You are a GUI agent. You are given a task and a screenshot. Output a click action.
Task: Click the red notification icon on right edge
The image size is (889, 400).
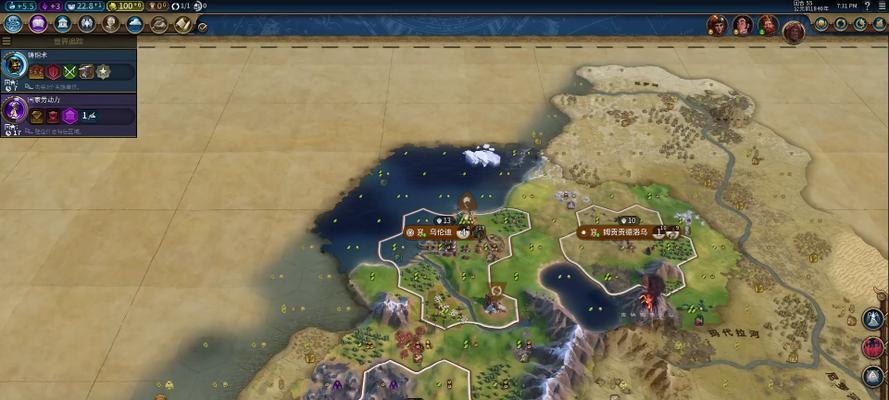pos(873,348)
